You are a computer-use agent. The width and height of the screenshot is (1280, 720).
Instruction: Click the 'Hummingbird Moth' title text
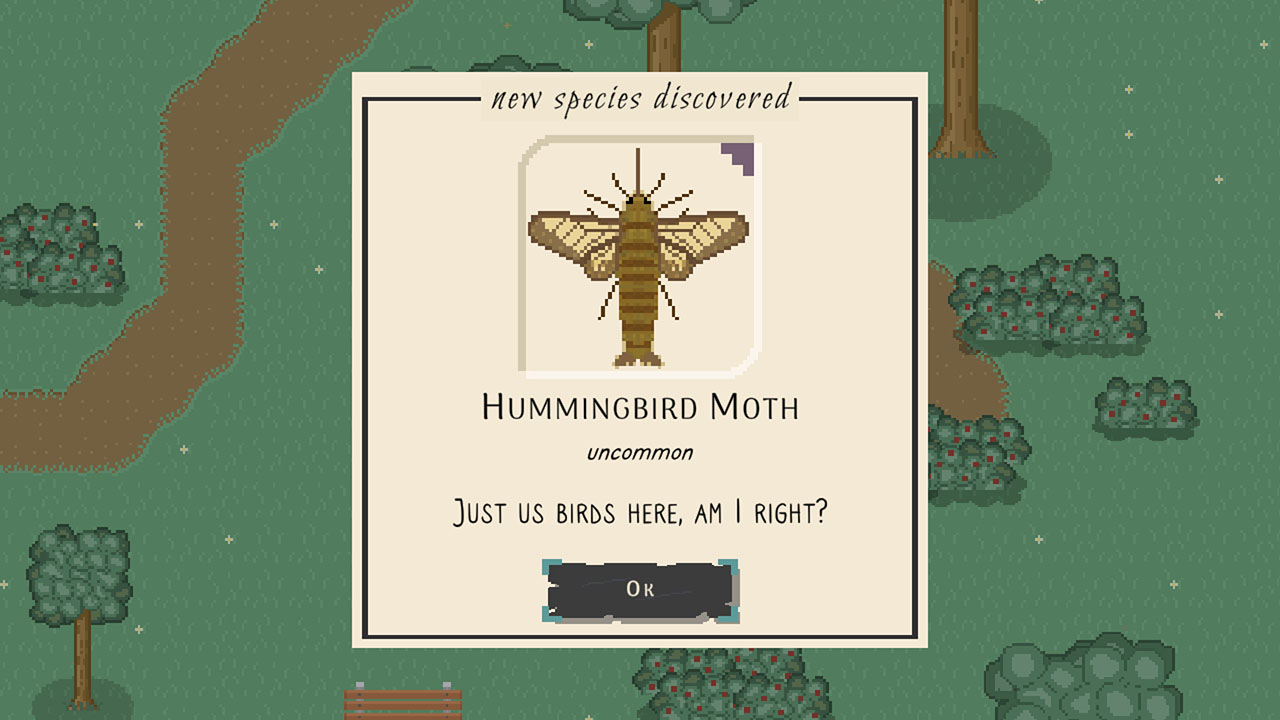click(x=639, y=406)
